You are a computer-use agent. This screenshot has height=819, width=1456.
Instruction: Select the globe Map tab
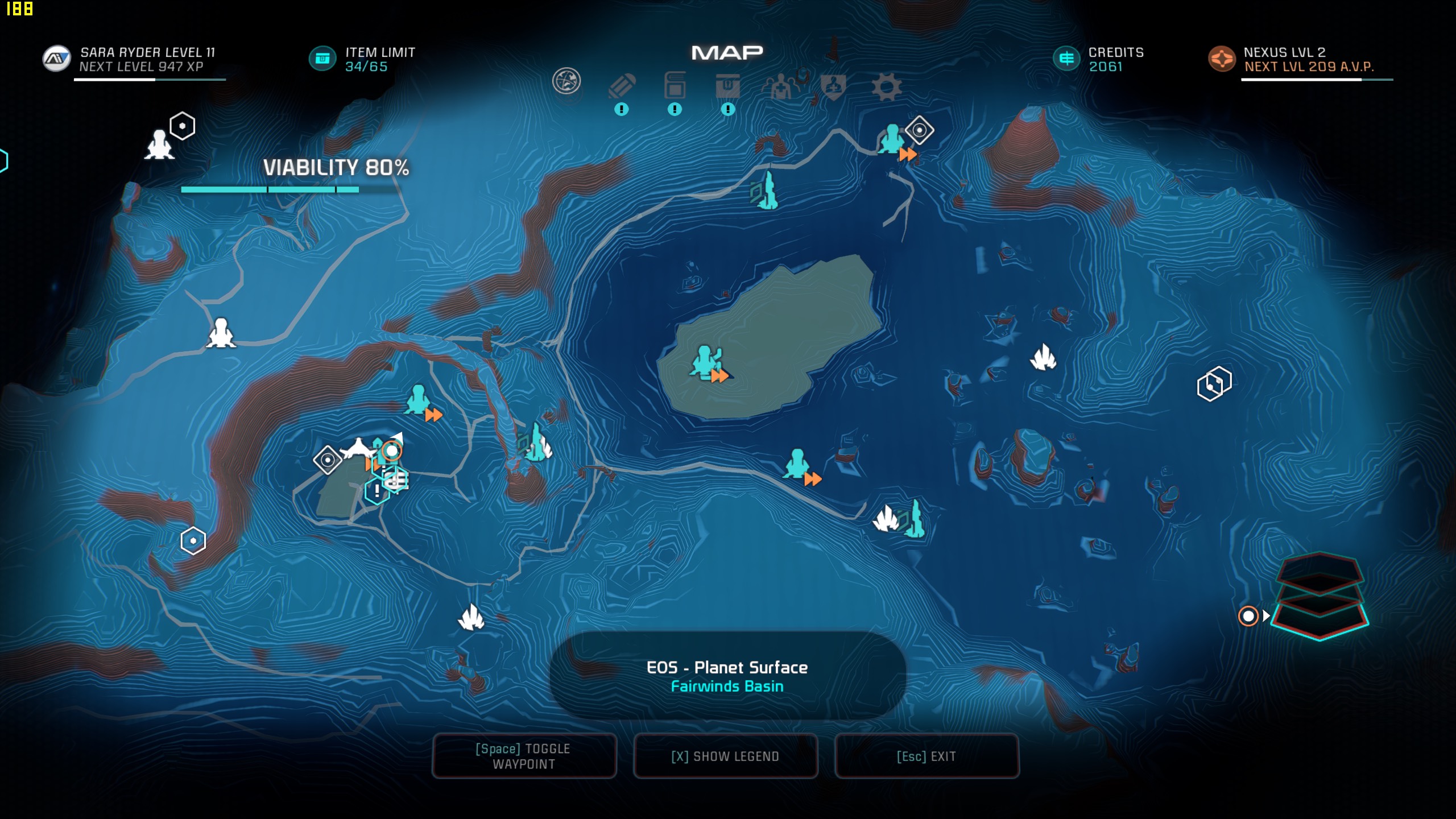click(566, 81)
